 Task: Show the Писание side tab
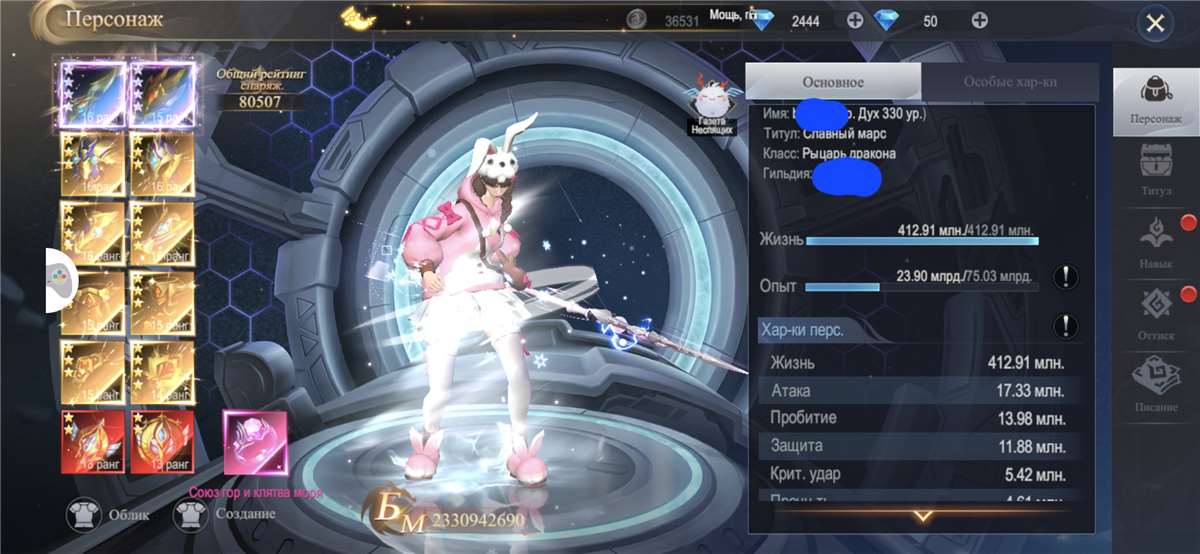[1155, 383]
